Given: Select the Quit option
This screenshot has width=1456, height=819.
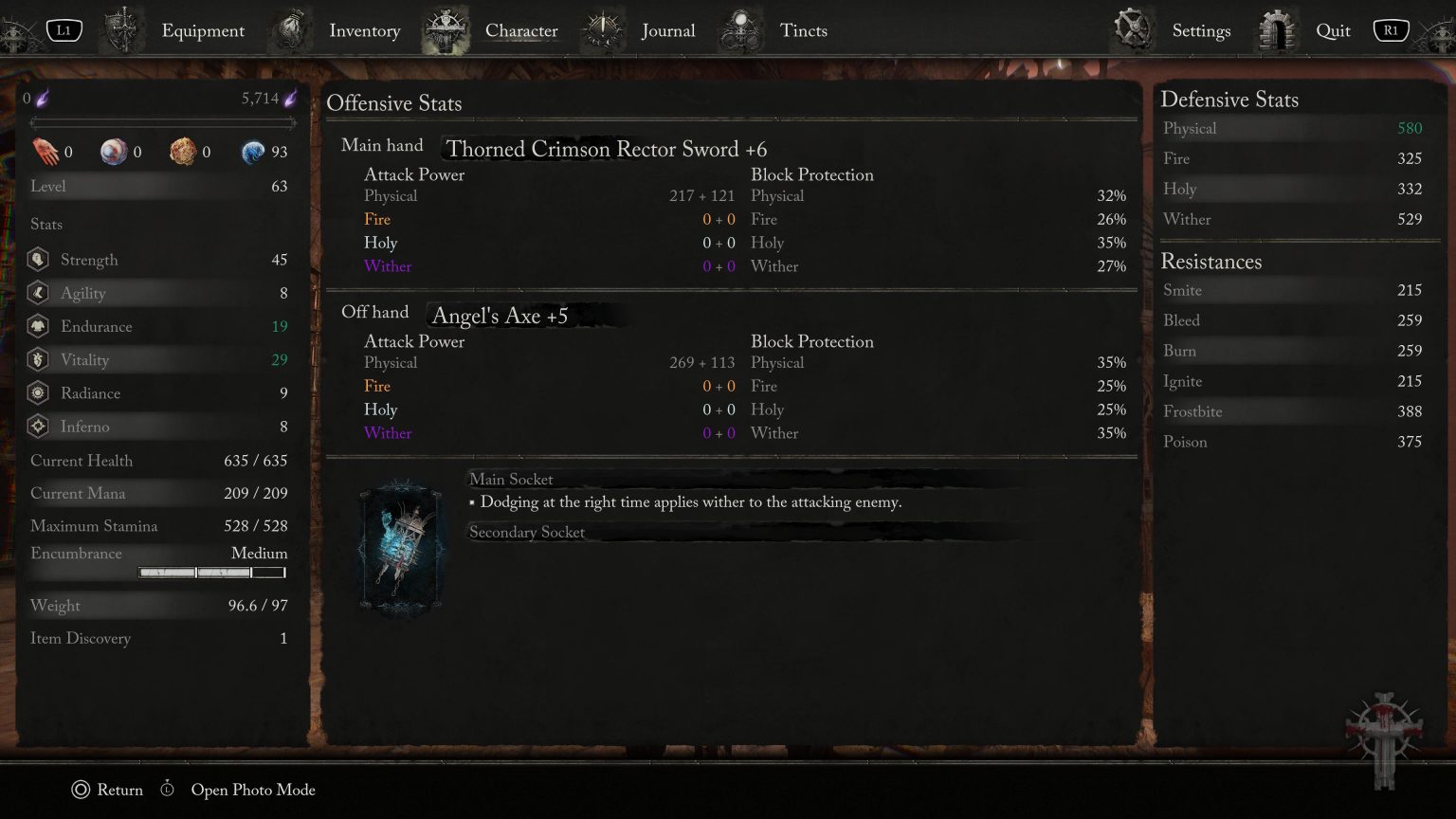Looking at the screenshot, I should 1332,30.
